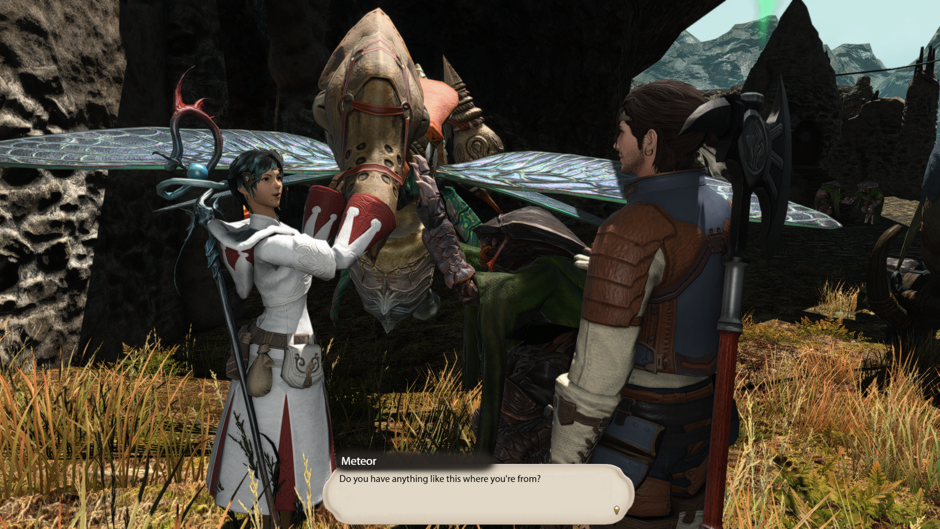The width and height of the screenshot is (940, 529).
Task: Click the dialogue continue arrow indicator
Action: coord(616,511)
